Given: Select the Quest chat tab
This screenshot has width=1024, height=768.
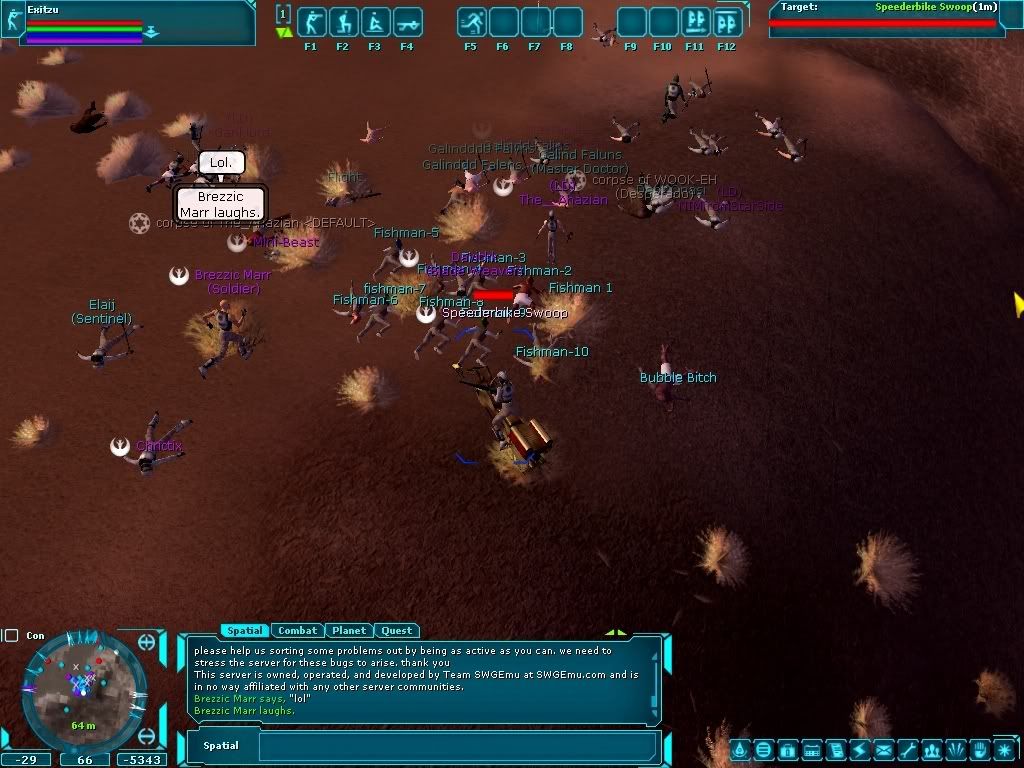Looking at the screenshot, I should [x=396, y=631].
